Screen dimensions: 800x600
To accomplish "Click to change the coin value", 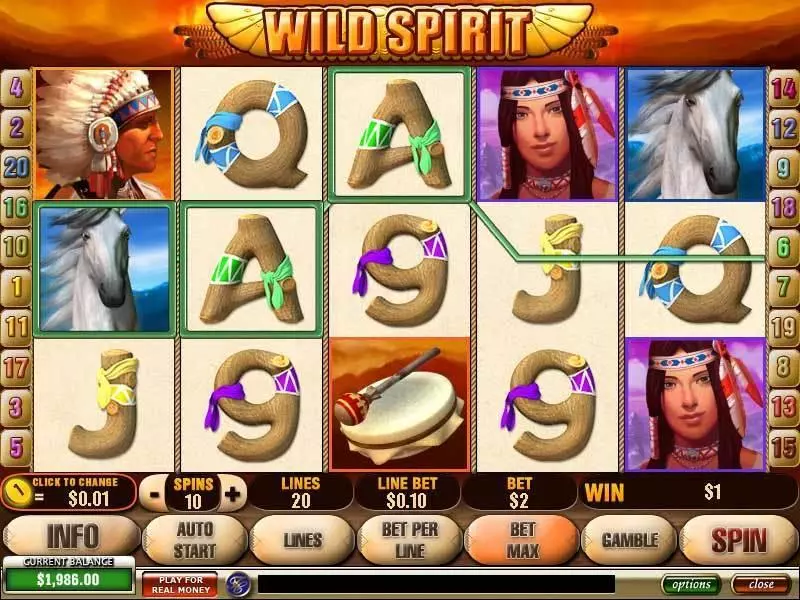I will click(70, 492).
